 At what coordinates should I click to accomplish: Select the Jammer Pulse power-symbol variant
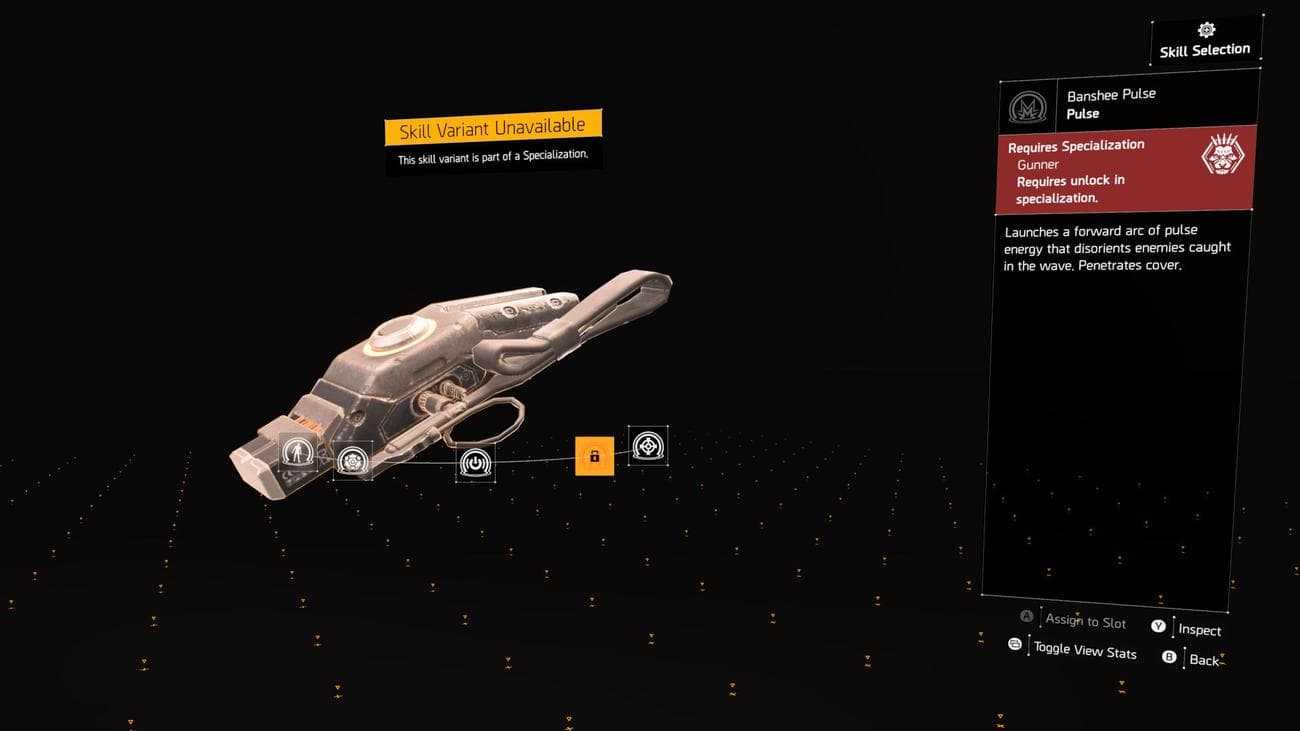coord(475,463)
